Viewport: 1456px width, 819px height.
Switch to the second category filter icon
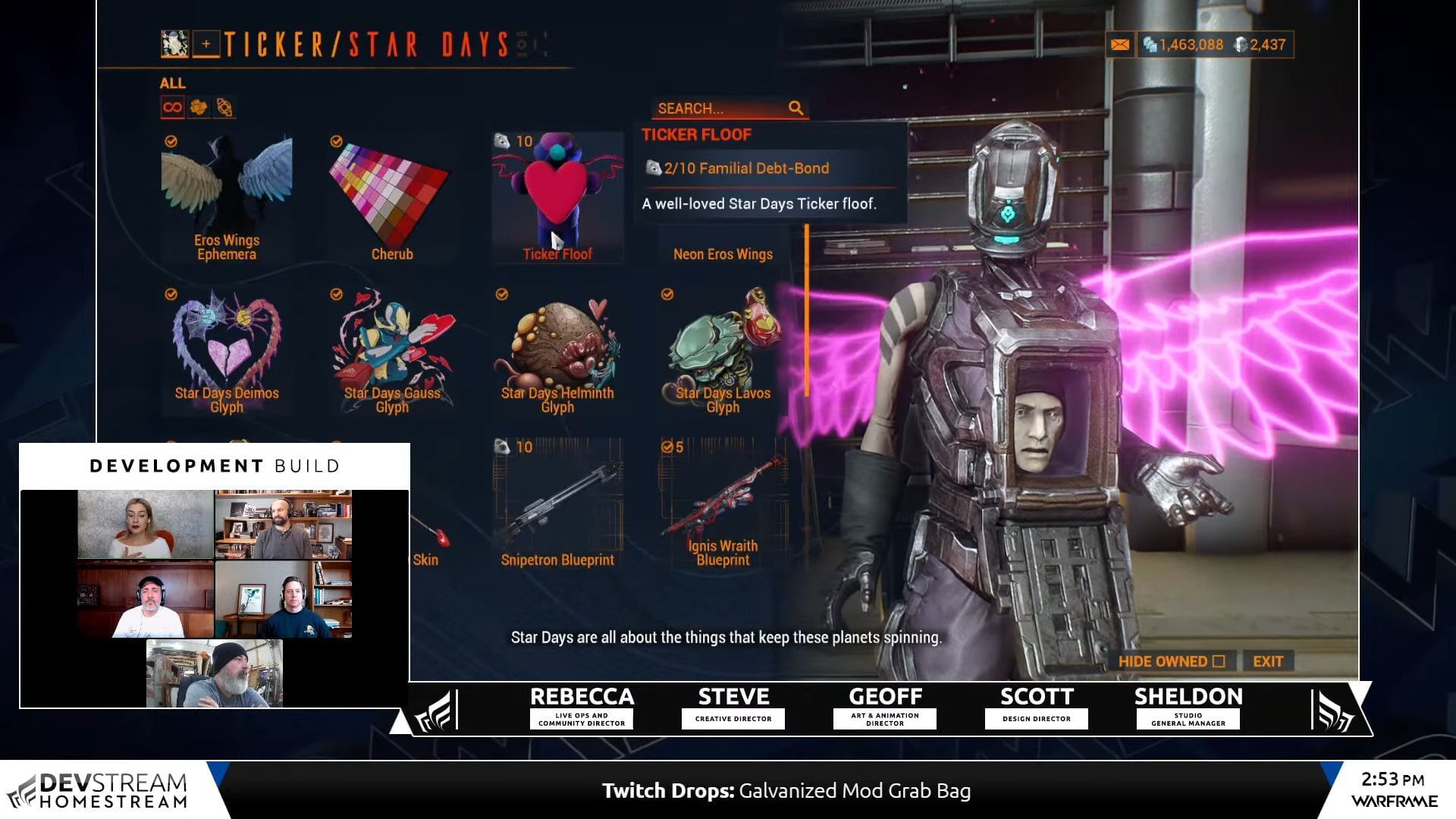pos(199,108)
